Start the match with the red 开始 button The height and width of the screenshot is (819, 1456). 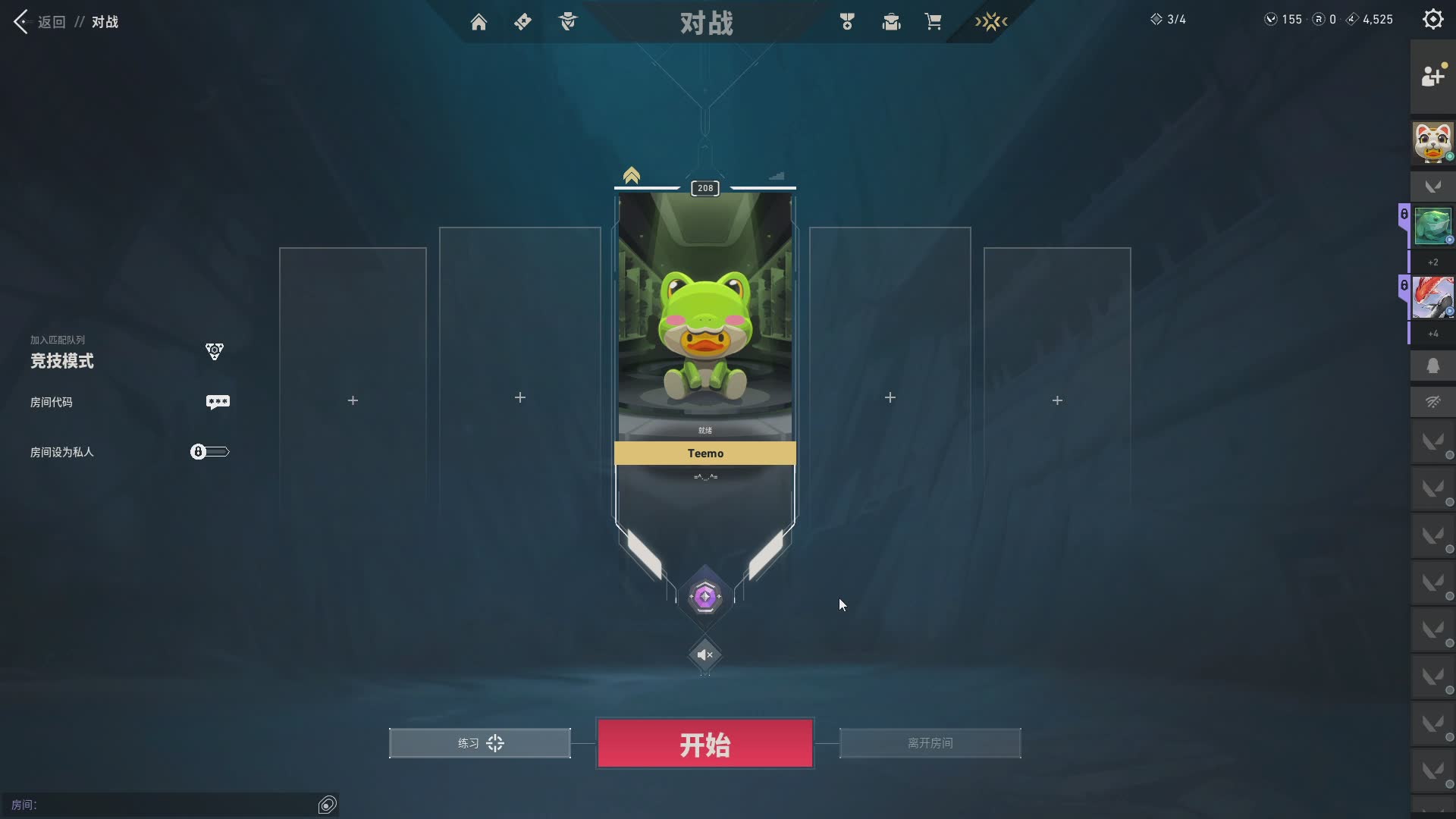704,743
